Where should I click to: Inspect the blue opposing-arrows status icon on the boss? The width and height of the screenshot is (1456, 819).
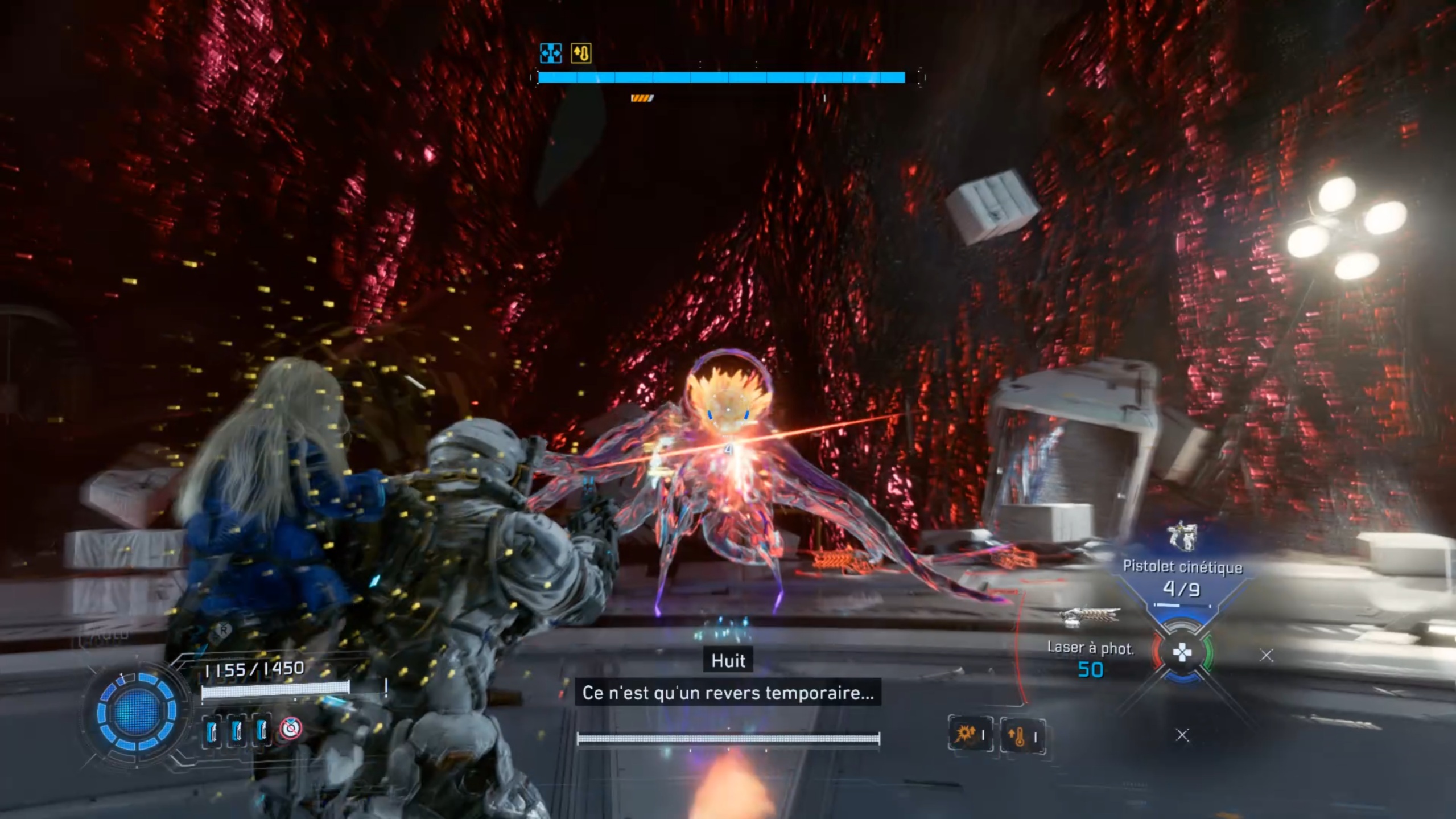tap(550, 53)
